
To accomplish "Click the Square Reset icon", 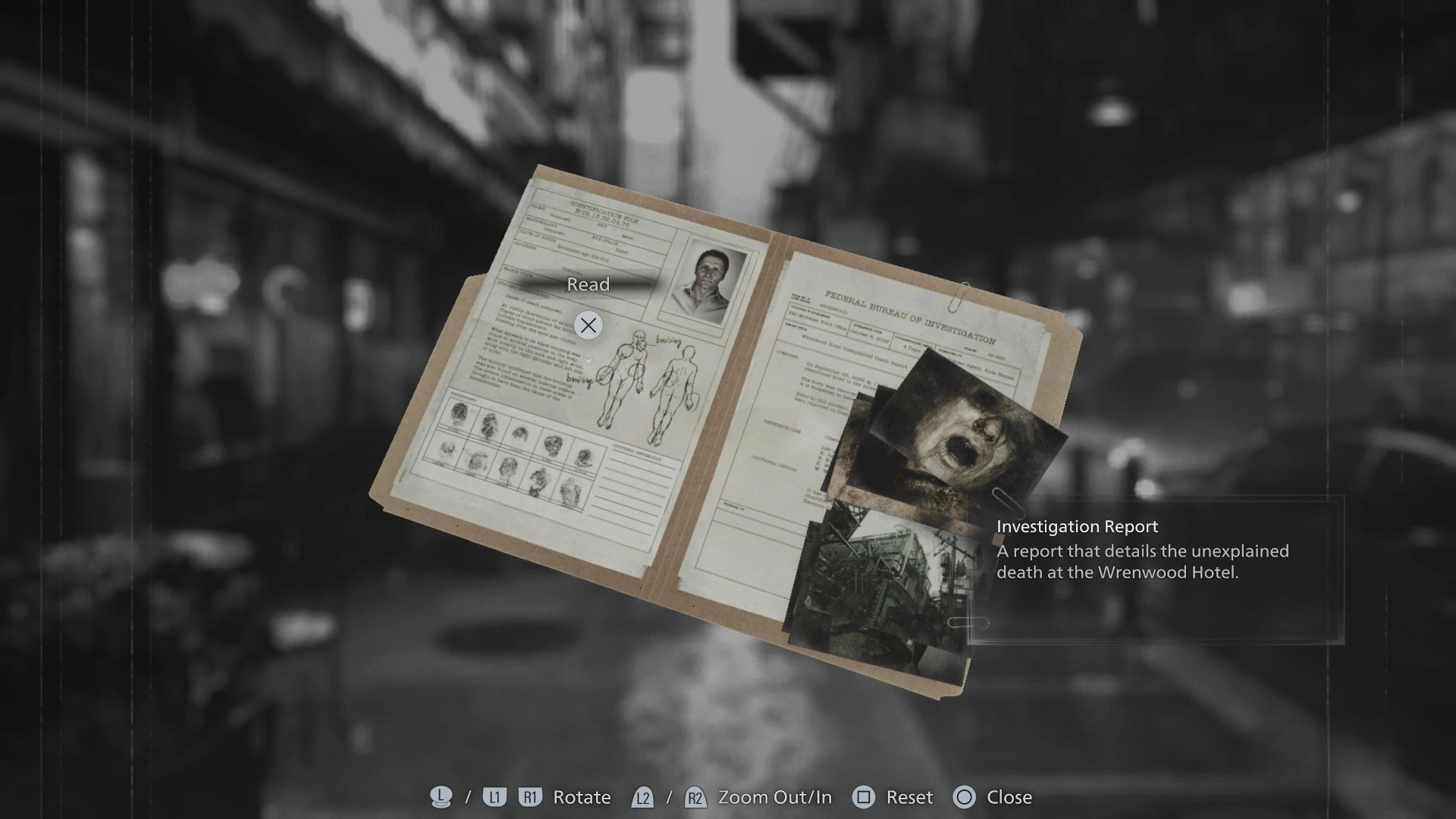I will [864, 797].
